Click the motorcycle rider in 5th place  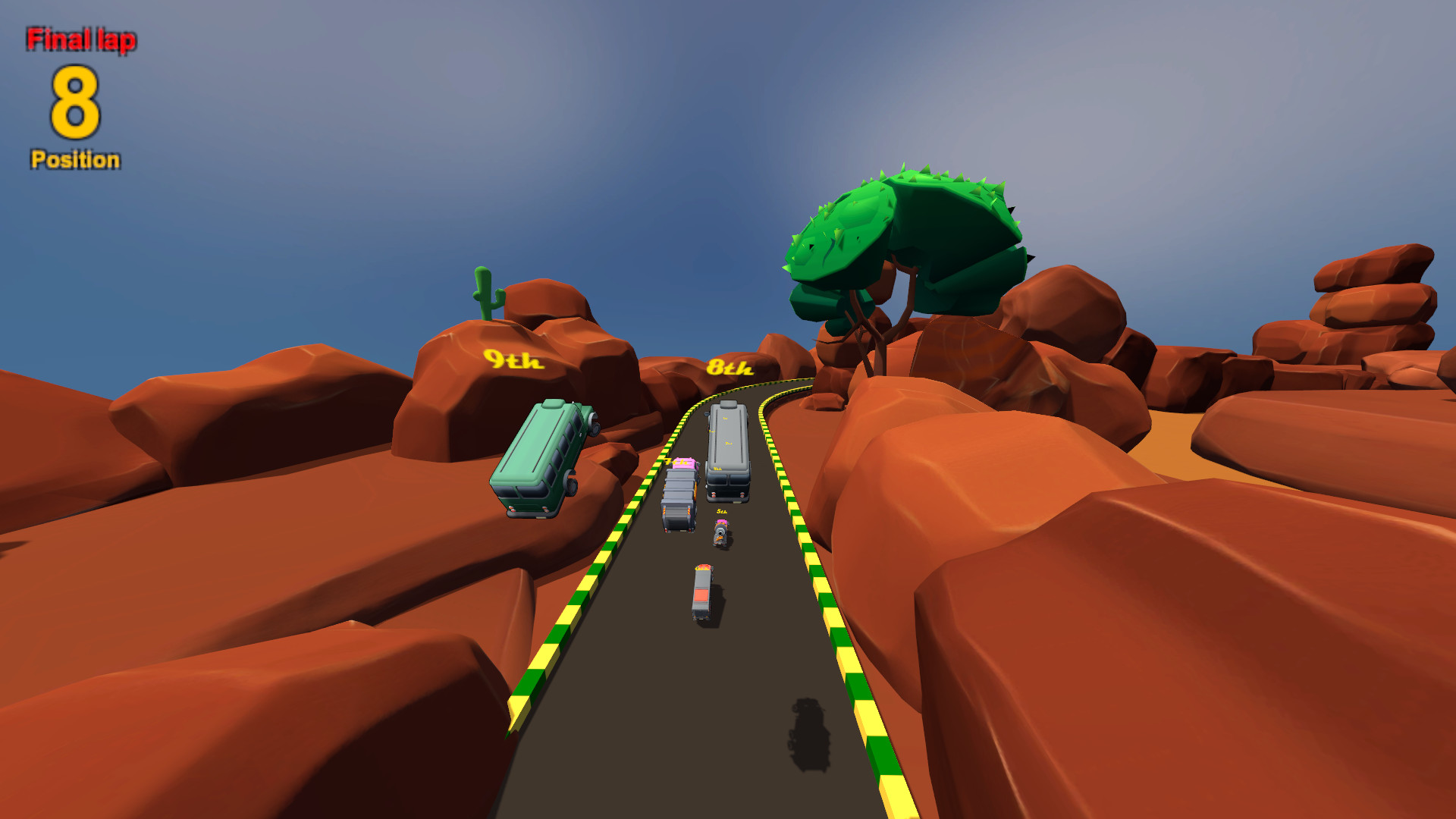pyautogui.click(x=720, y=532)
